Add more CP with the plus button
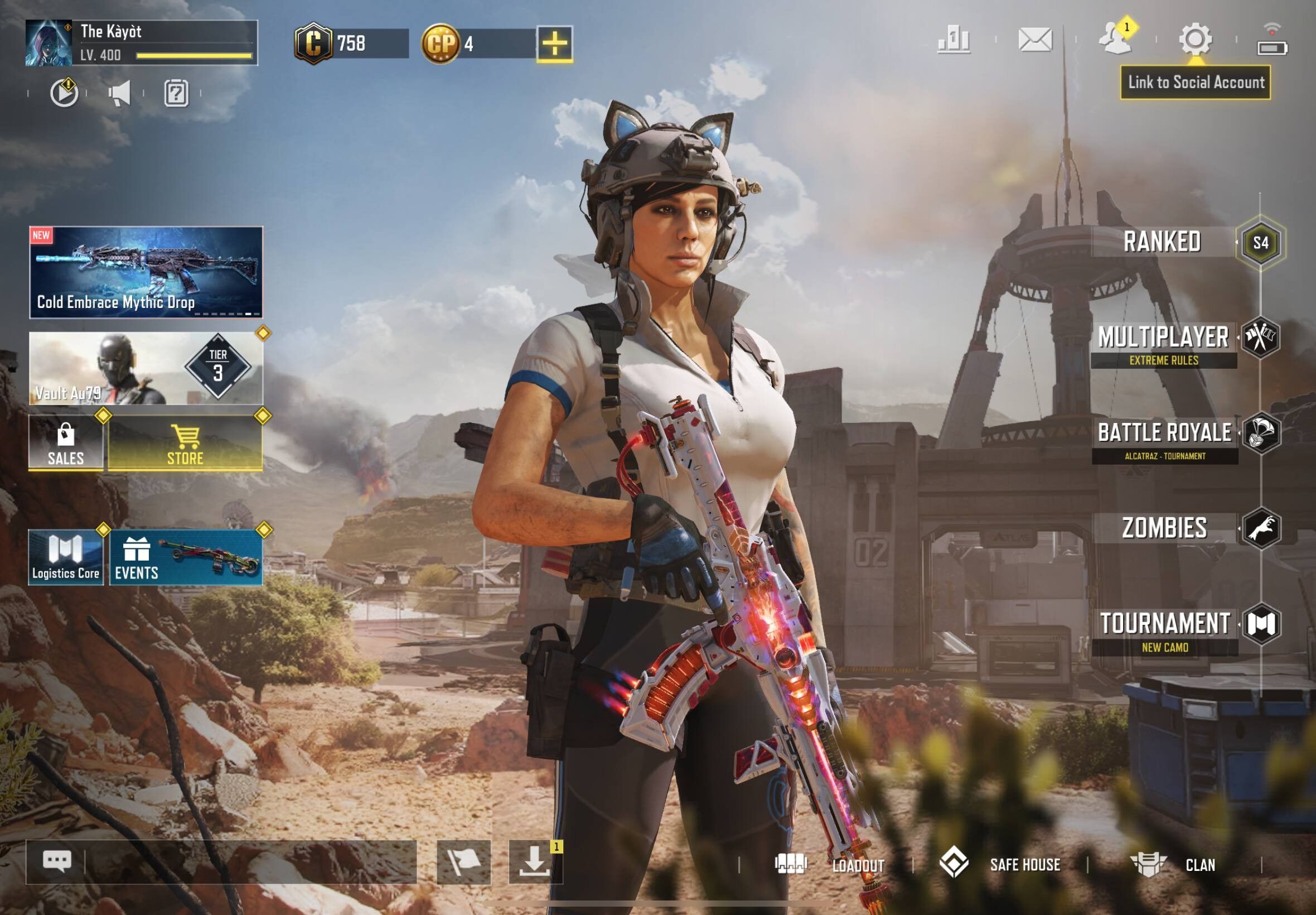This screenshot has width=1316, height=915. coord(554,44)
